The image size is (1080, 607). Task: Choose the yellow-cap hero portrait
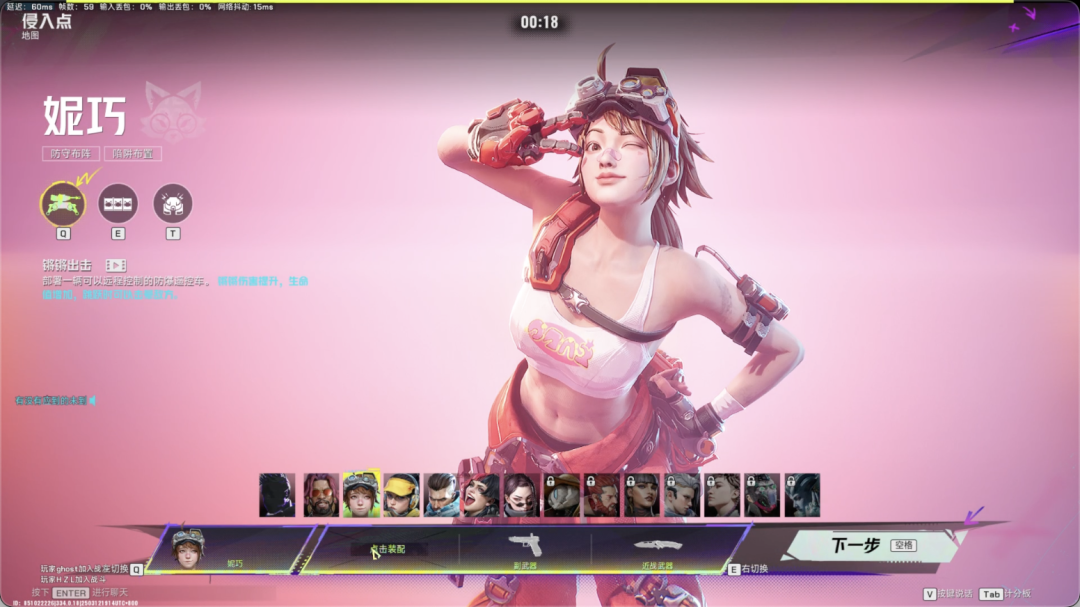402,495
